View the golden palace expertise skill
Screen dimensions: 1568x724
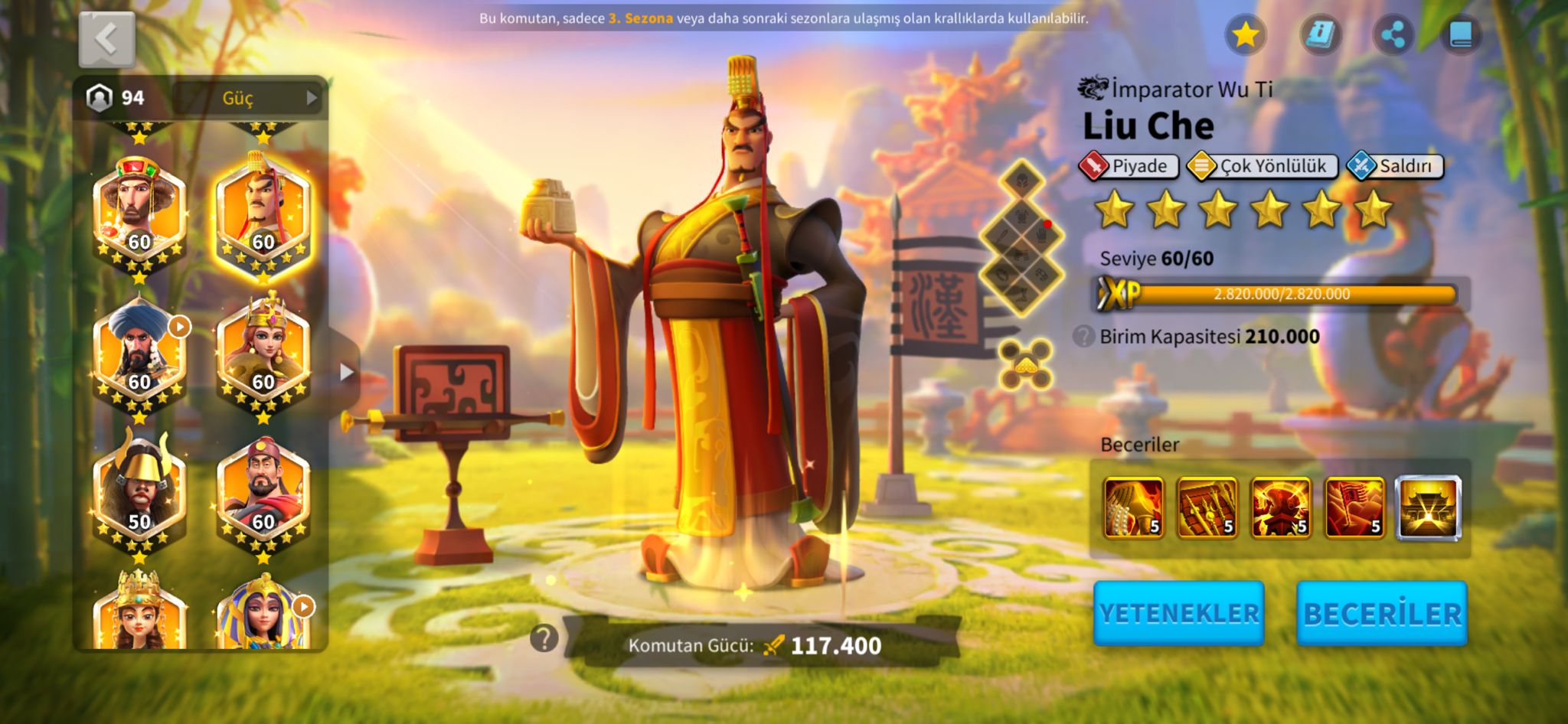[x=1428, y=508]
